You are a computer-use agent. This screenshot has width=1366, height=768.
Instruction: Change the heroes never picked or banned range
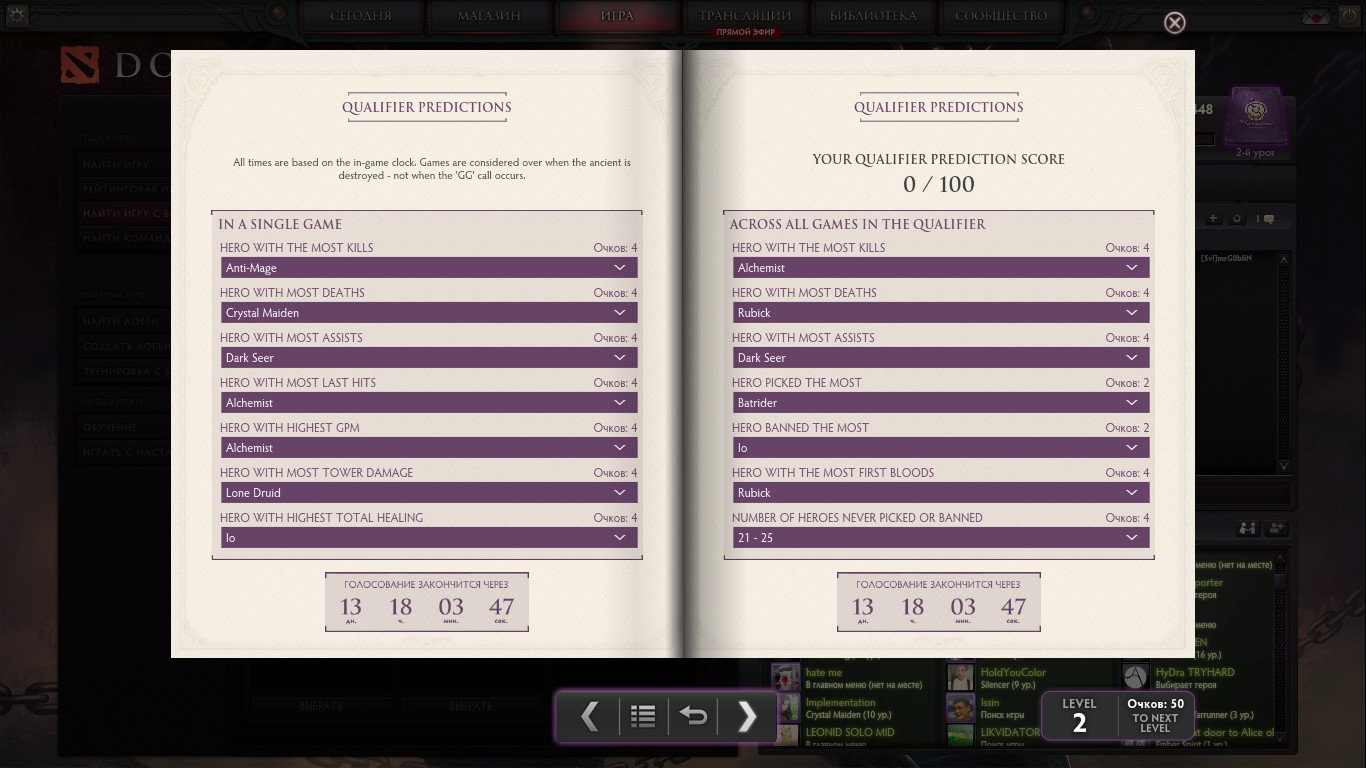click(x=940, y=538)
